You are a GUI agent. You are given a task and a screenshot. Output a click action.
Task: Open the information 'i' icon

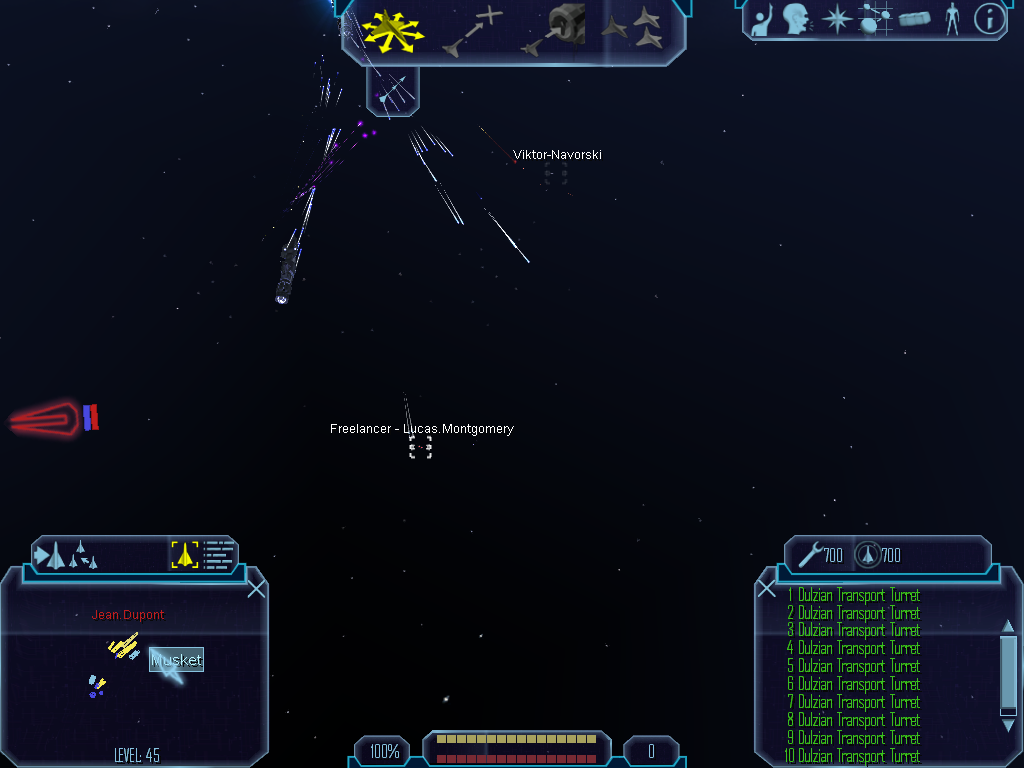click(x=989, y=19)
